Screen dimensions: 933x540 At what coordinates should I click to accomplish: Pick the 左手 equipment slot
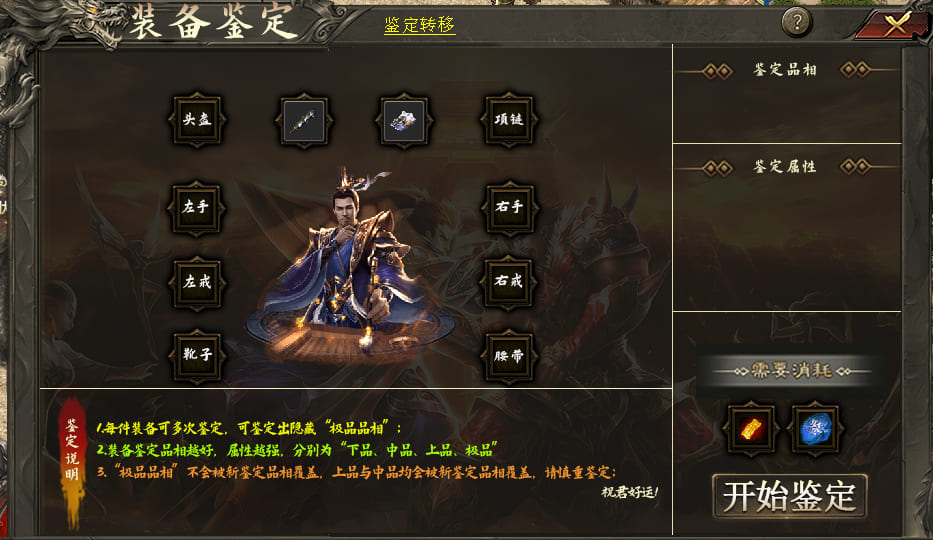(197, 207)
